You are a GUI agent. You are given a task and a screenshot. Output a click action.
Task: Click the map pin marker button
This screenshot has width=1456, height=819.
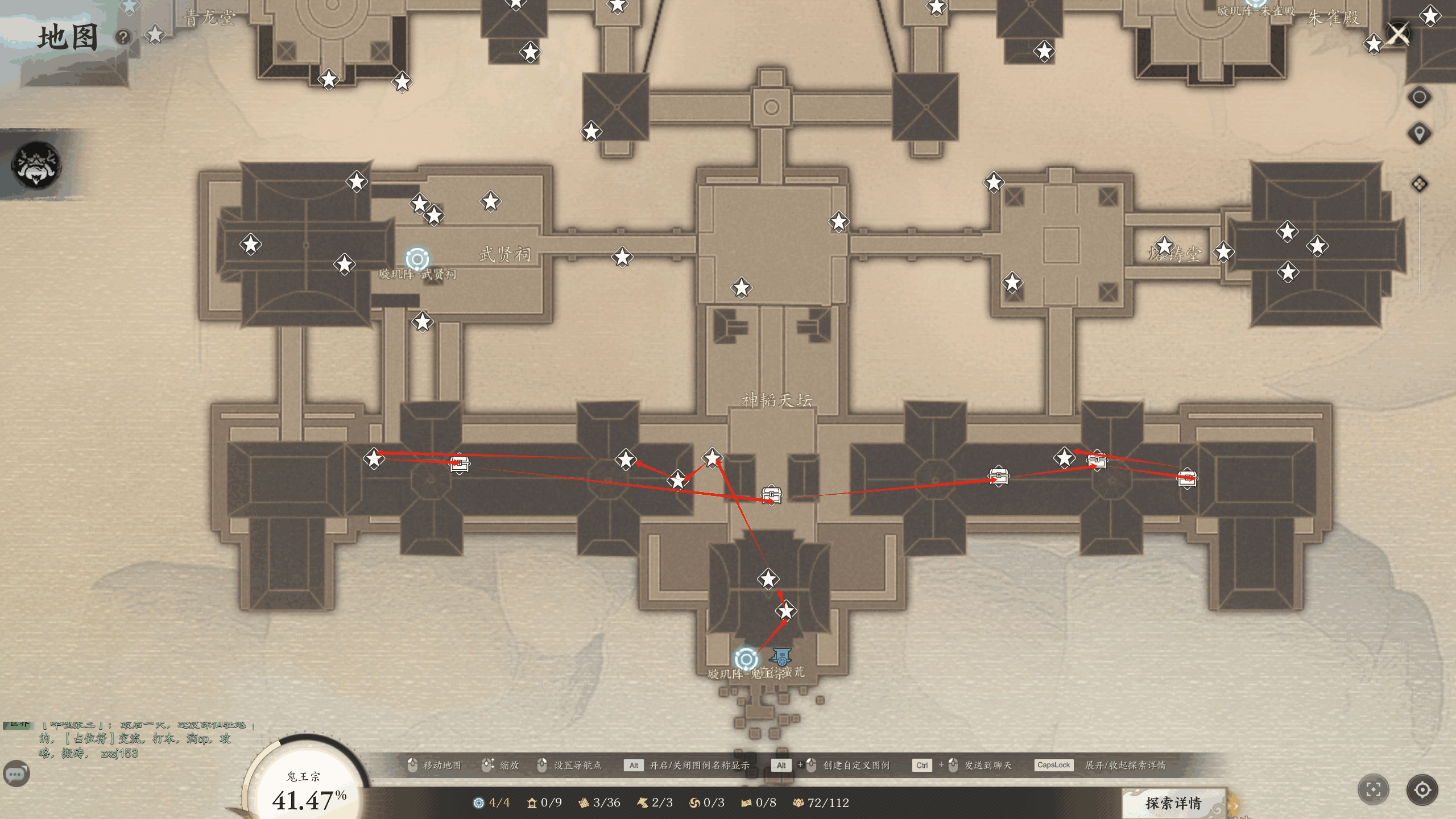click(1420, 134)
